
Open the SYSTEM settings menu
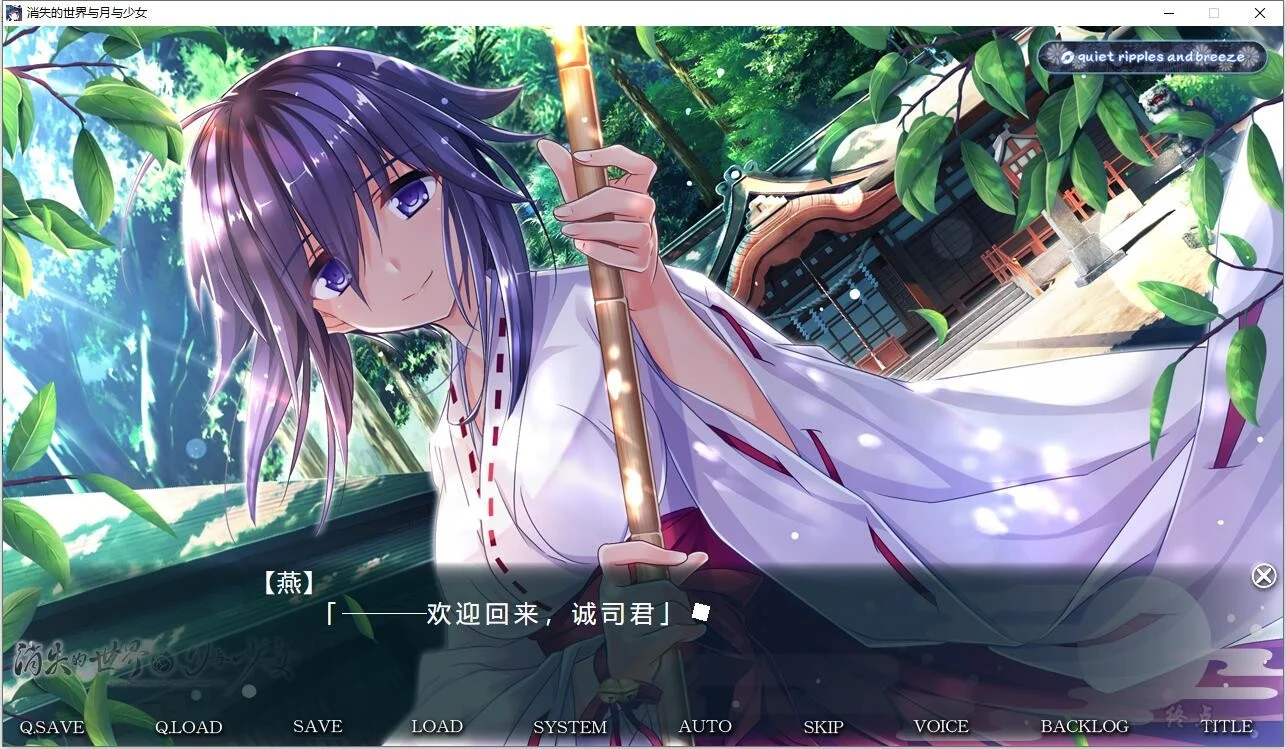pos(570,727)
